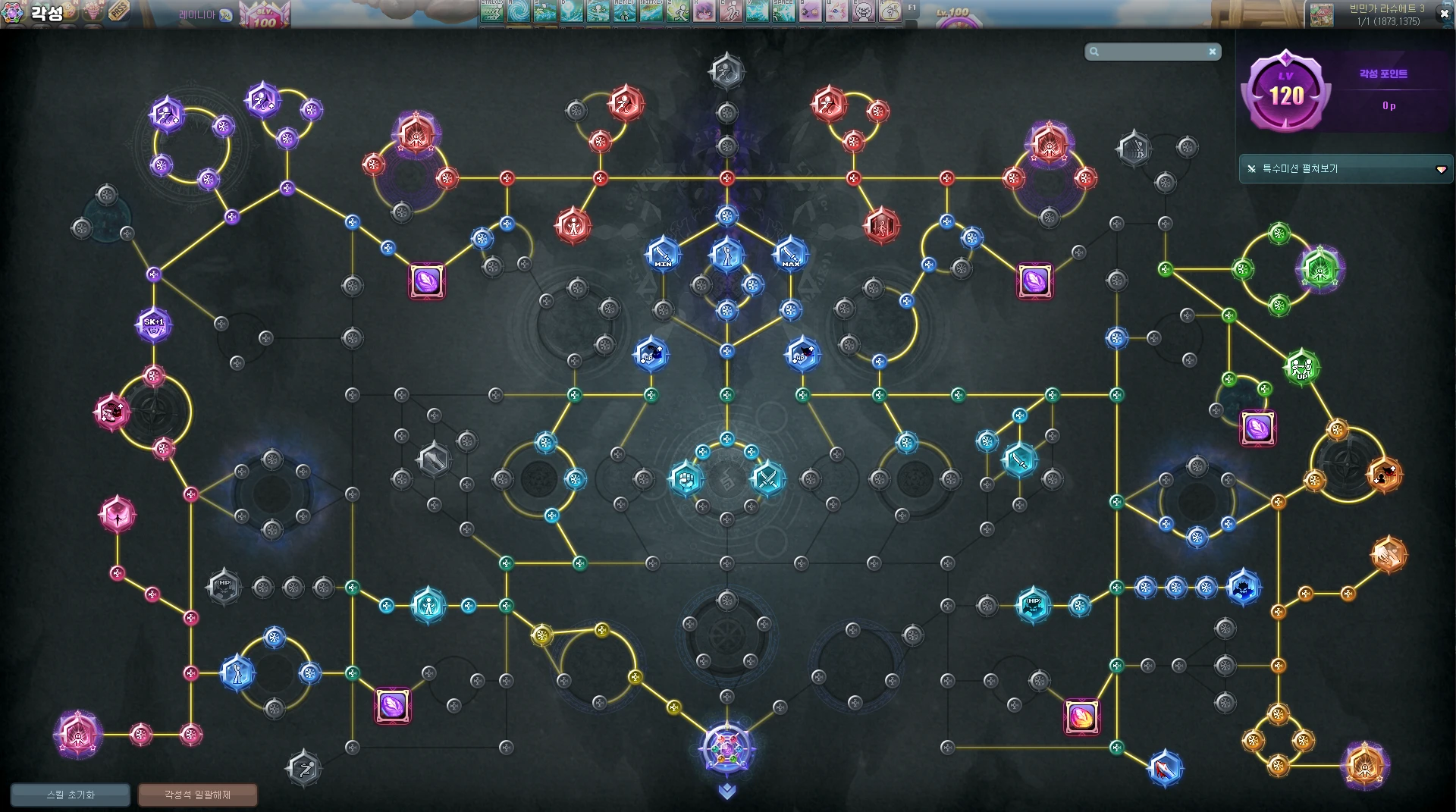Screen dimensions: 1456x812
Task: Click the blue down chevron below the core
Action: [x=726, y=792]
